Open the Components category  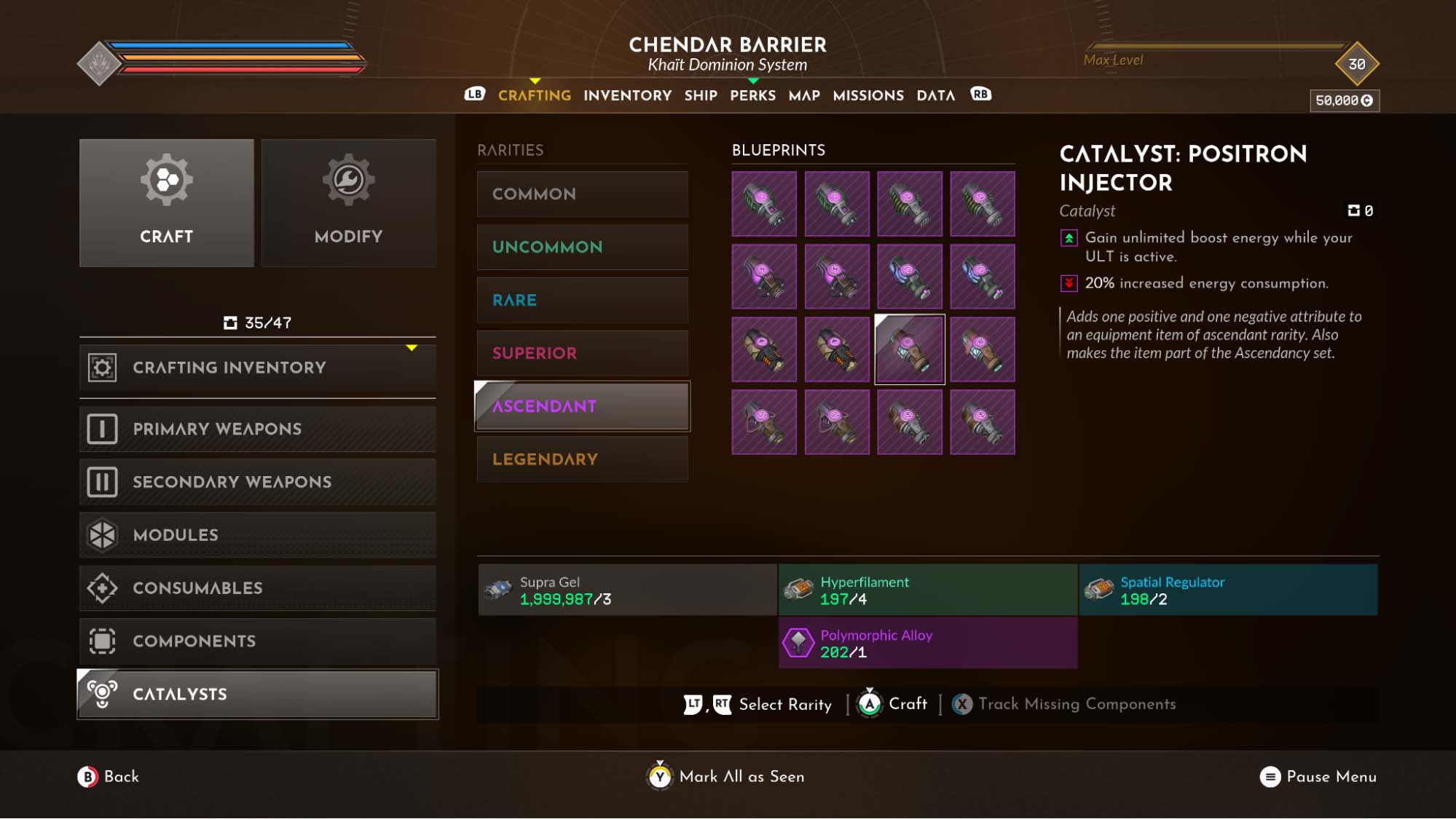tap(257, 641)
